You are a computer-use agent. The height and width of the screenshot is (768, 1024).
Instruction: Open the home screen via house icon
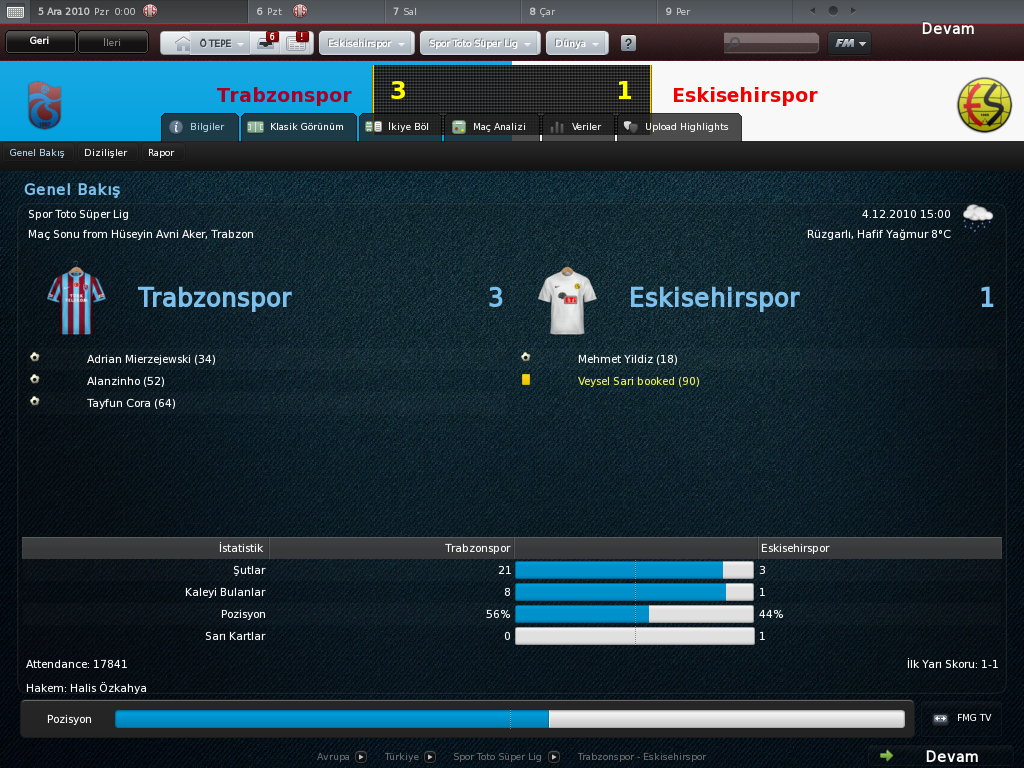click(182, 43)
